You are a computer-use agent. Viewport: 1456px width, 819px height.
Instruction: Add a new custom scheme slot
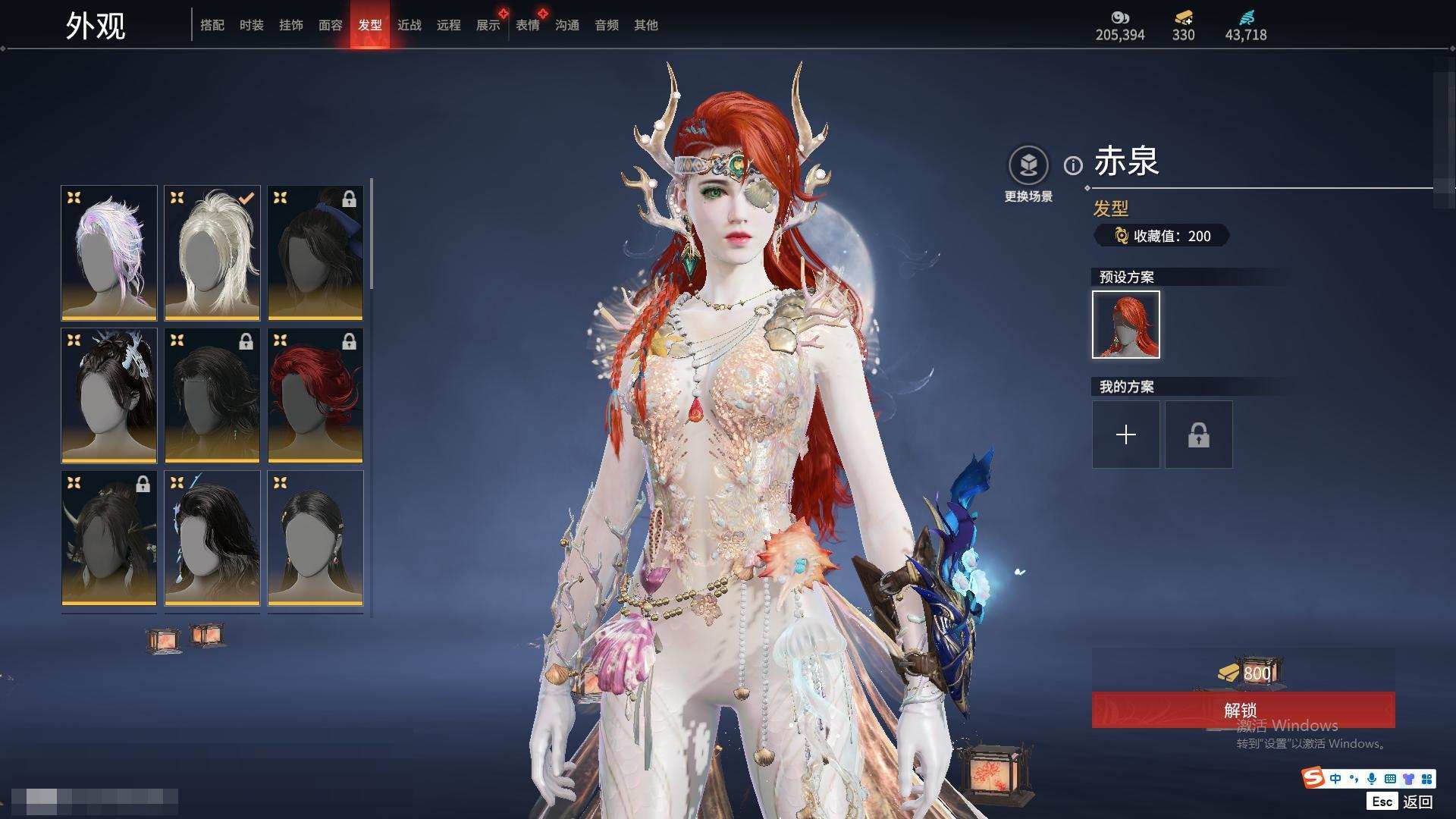(x=1126, y=435)
